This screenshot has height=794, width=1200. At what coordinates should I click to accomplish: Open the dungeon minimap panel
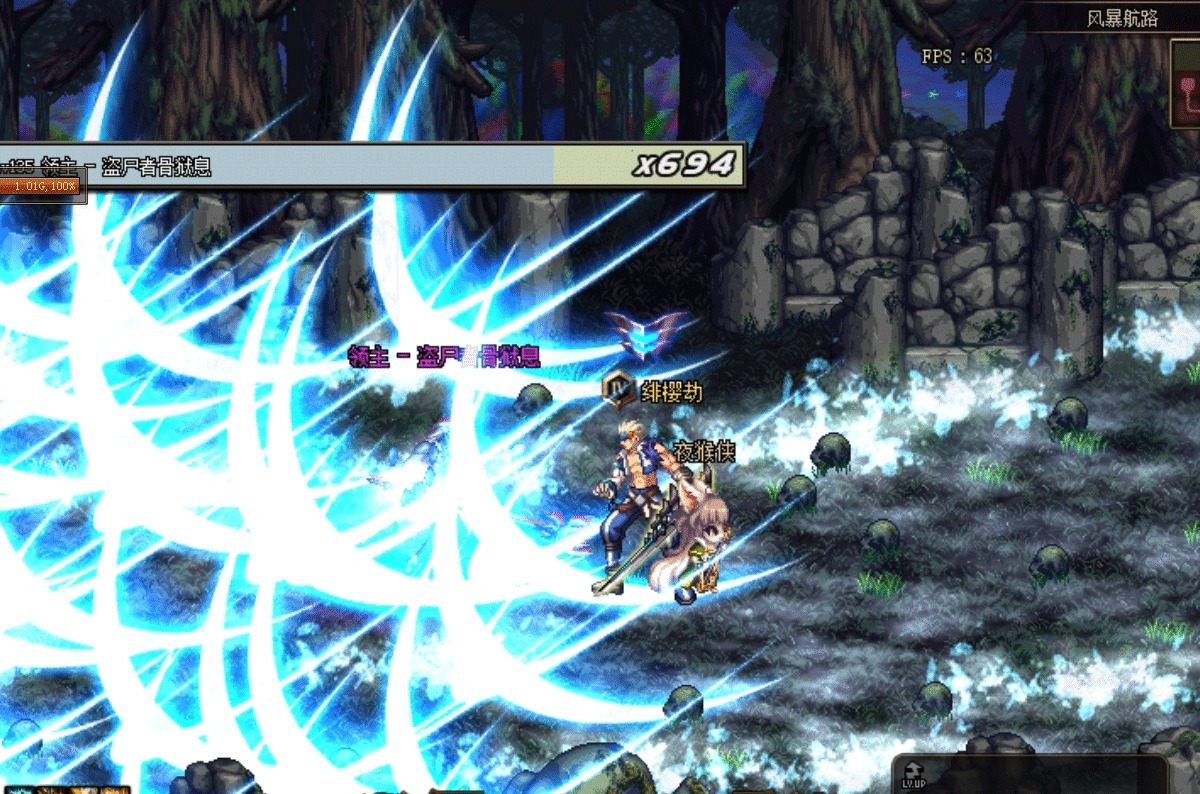click(1186, 84)
